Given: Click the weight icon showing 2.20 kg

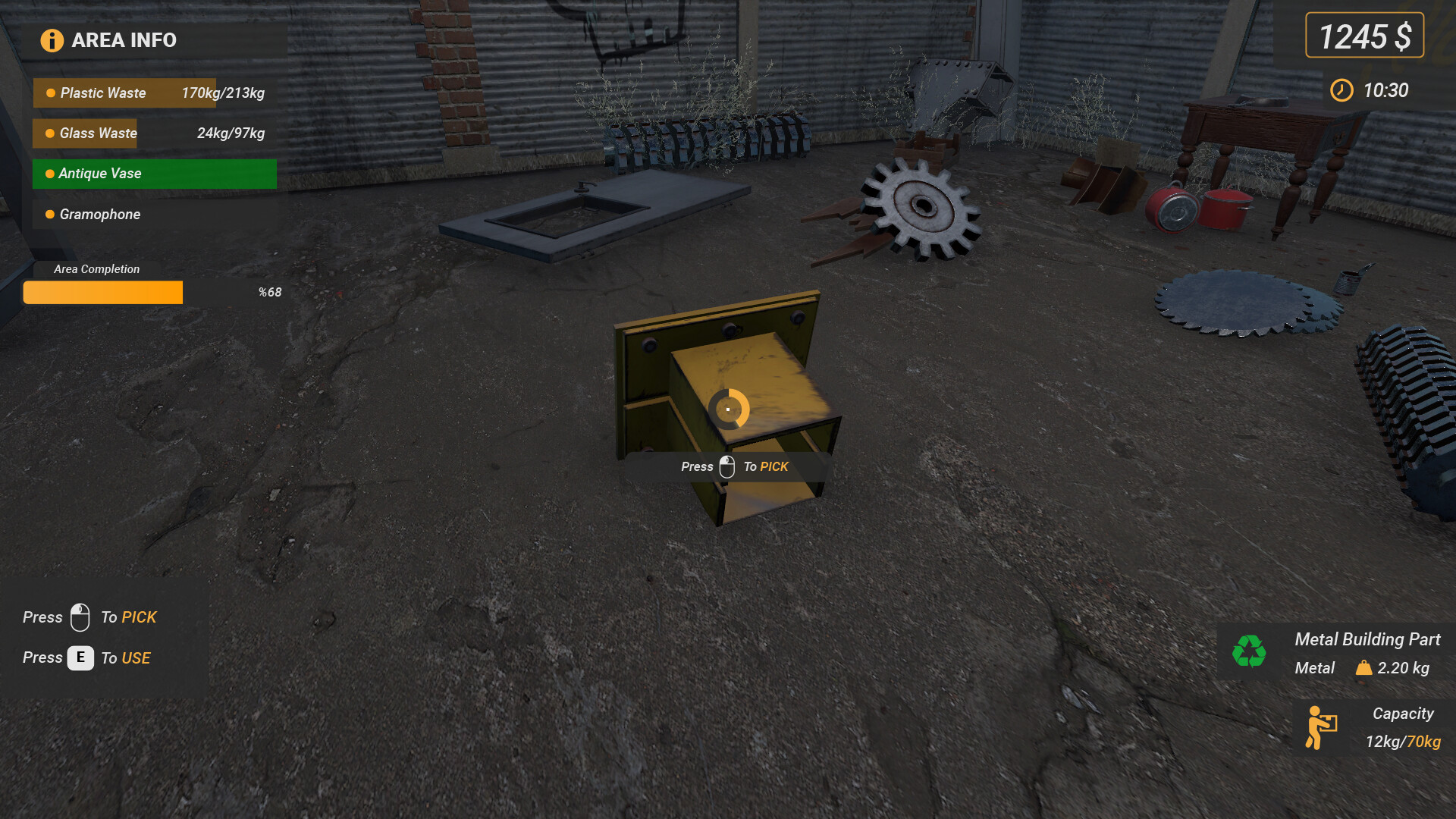Looking at the screenshot, I should click(1364, 668).
